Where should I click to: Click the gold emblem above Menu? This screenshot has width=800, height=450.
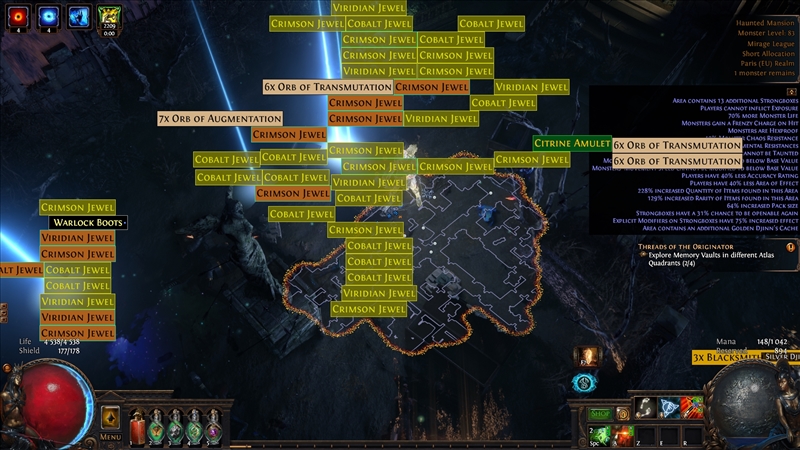(111, 417)
